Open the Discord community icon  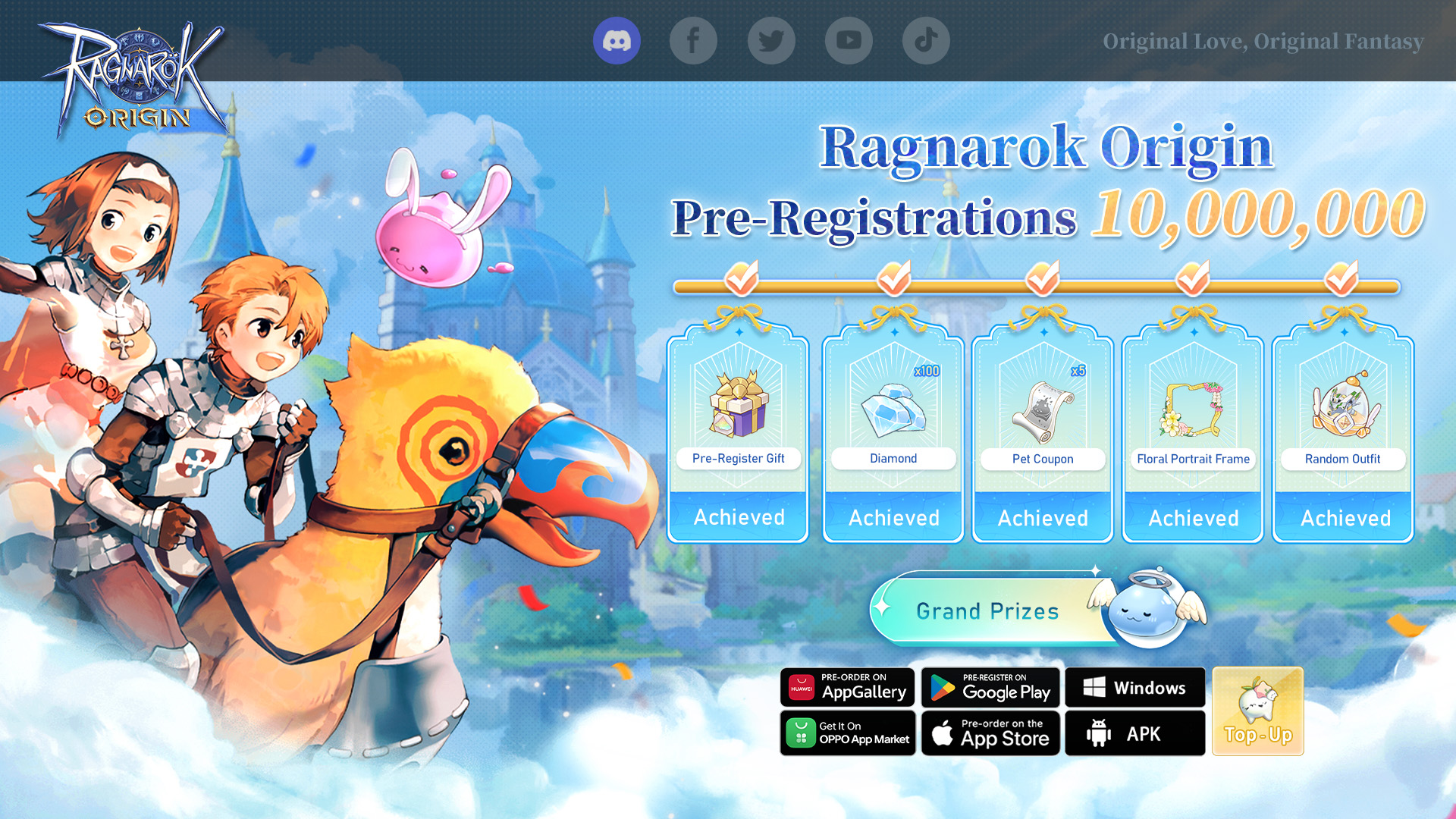click(617, 40)
